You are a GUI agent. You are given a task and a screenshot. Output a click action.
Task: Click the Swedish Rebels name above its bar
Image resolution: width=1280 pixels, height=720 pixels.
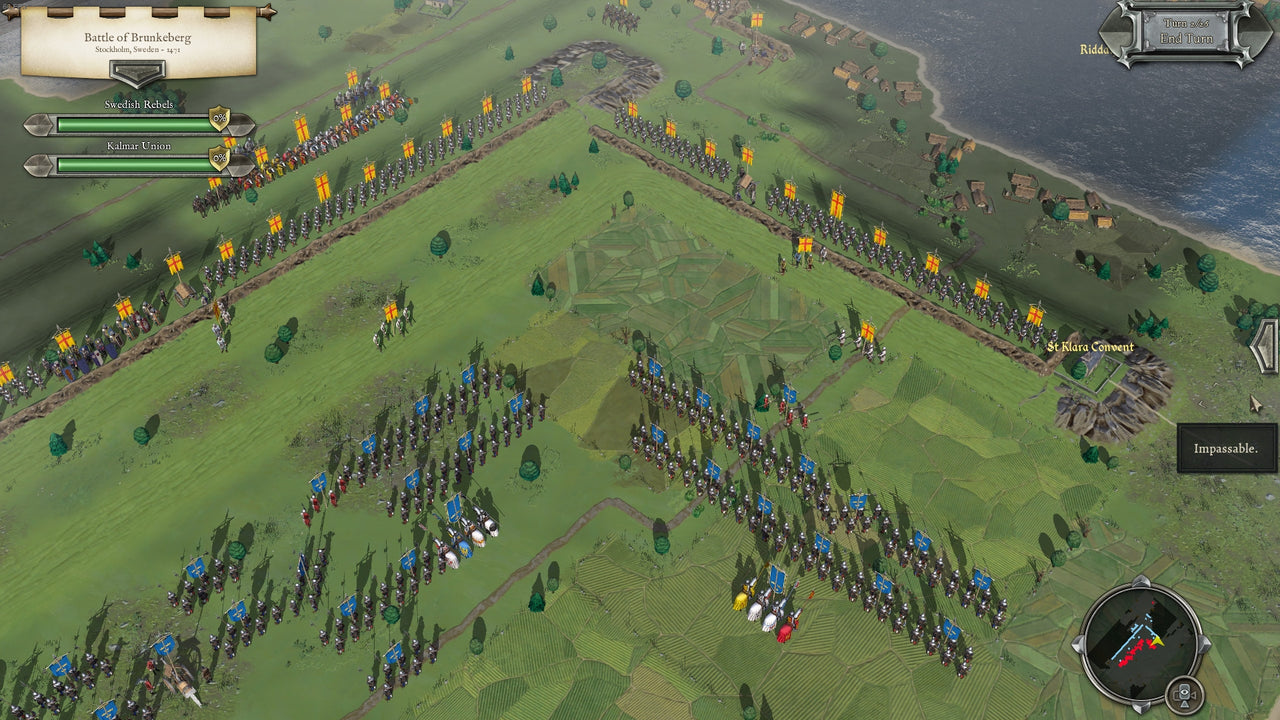pyautogui.click(x=140, y=104)
